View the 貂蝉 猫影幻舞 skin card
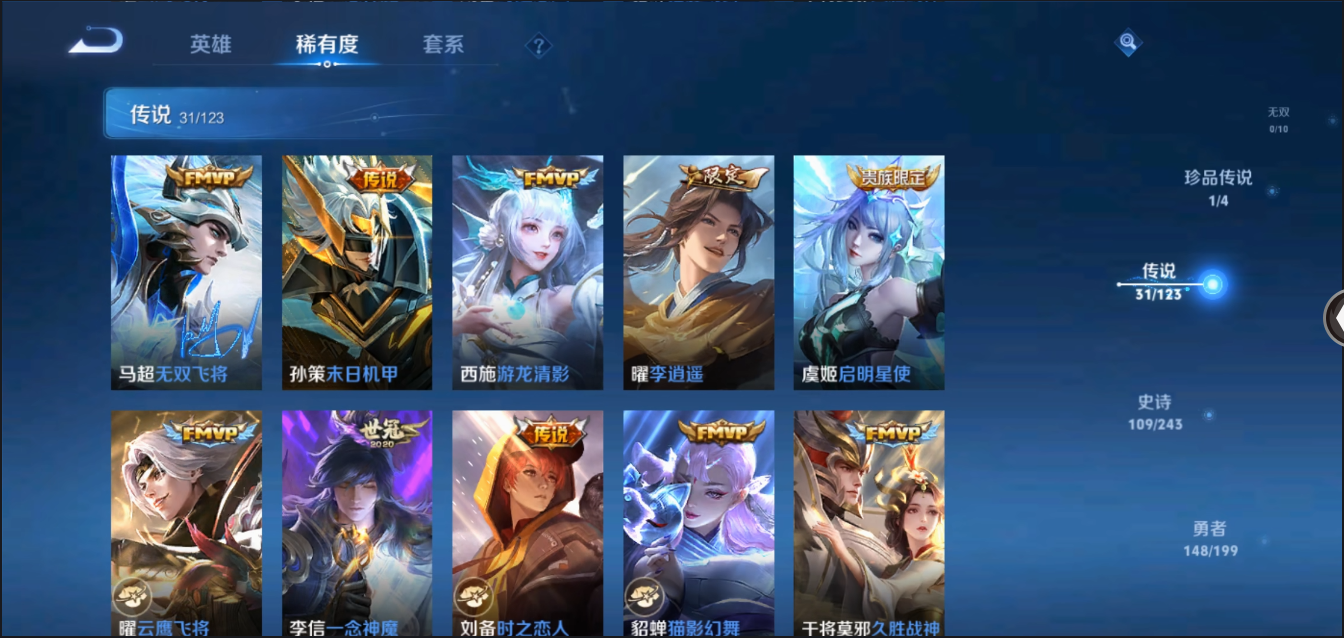Screen dimensions: 1344x638 [698, 522]
